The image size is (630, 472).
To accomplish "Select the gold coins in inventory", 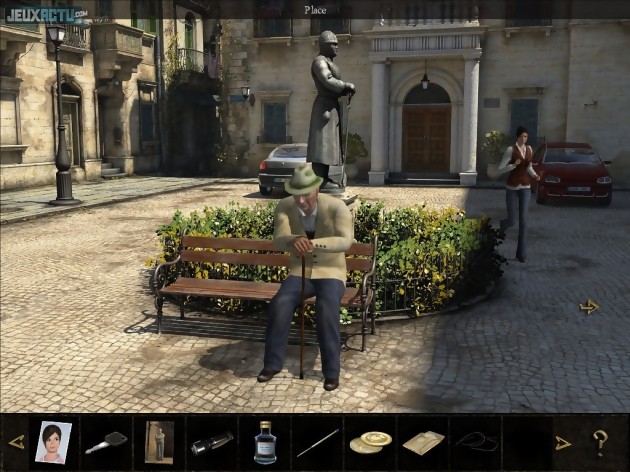I will (370, 442).
